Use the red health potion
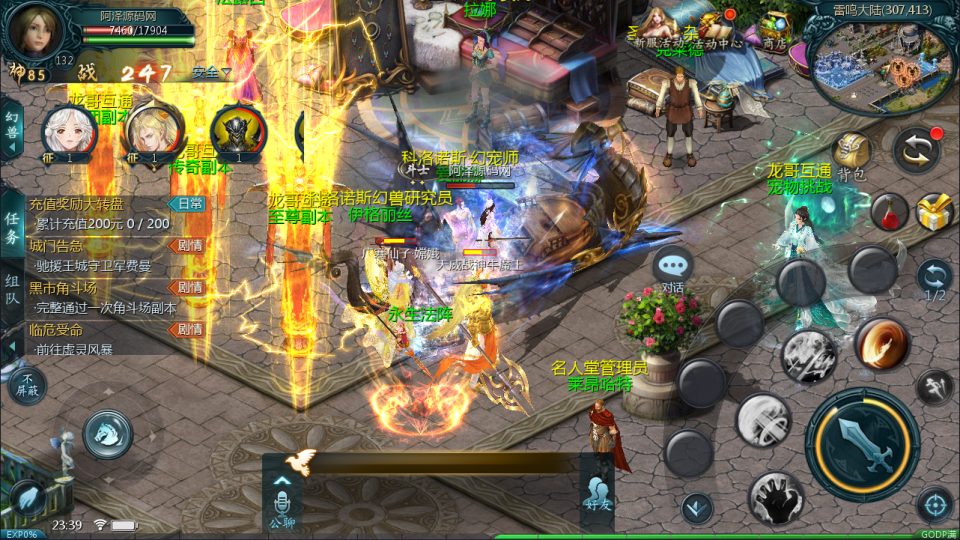 click(x=889, y=211)
